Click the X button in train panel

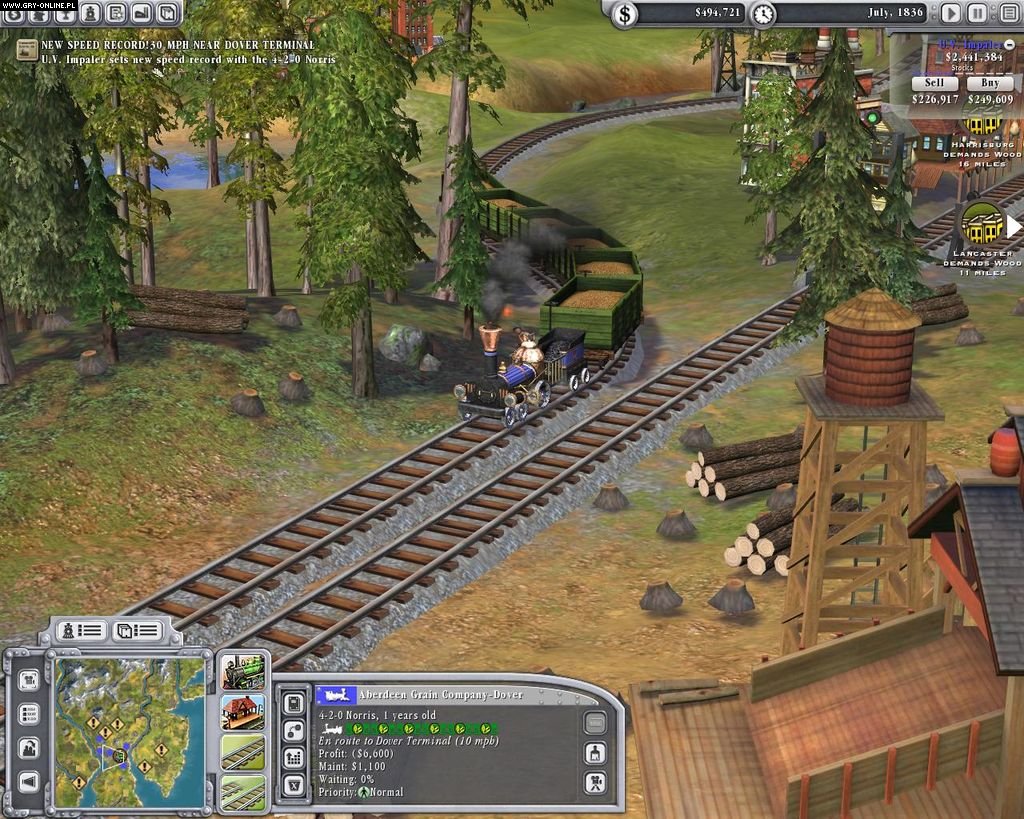tap(294, 785)
